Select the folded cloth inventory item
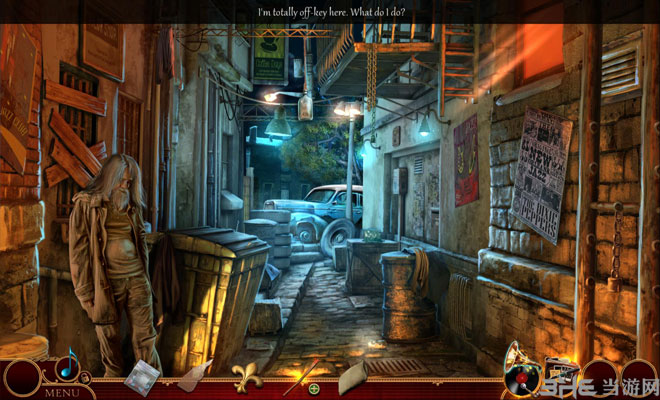This screenshot has height=400, width=660. point(352,377)
